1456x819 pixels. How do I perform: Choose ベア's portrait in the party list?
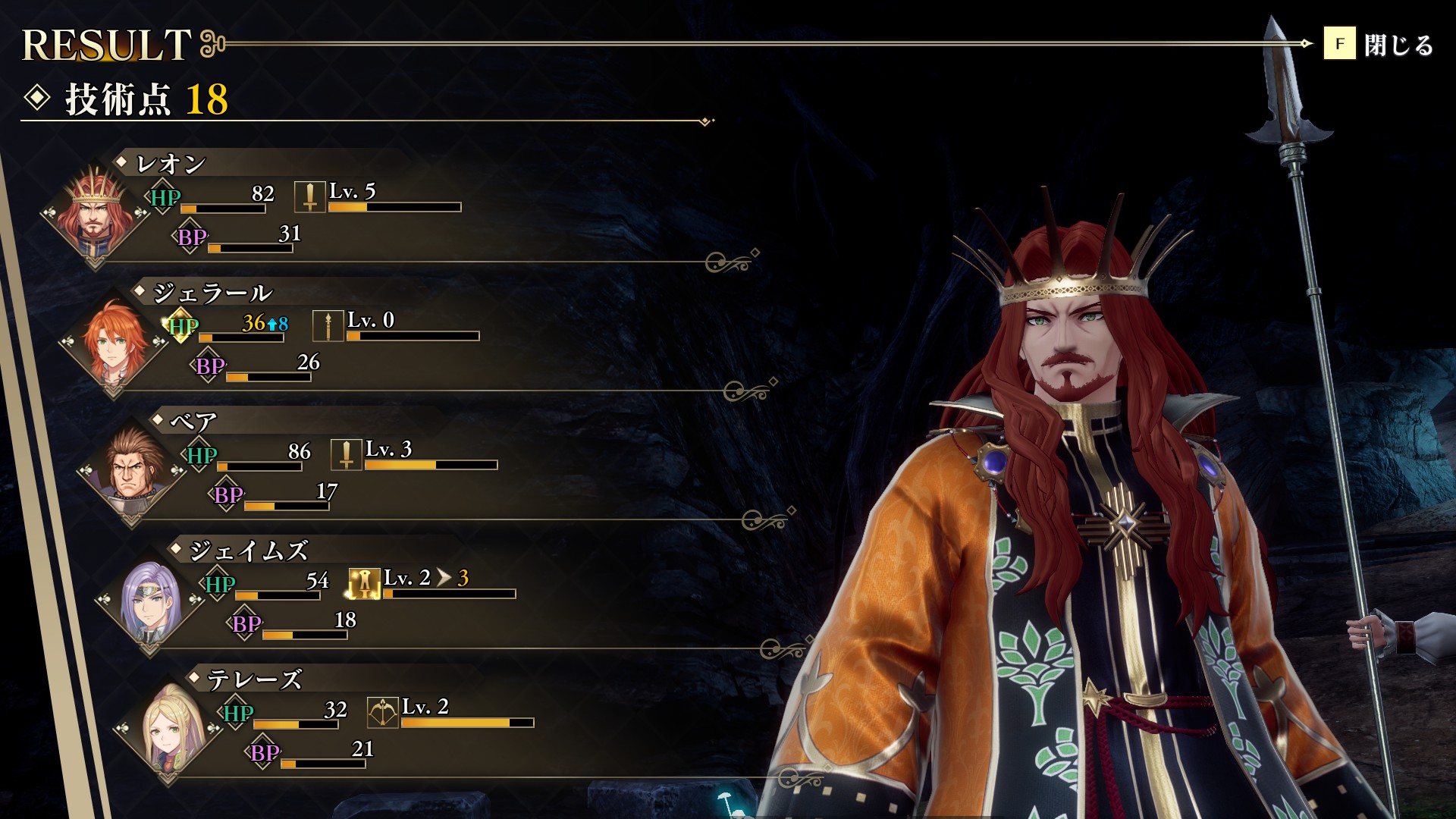(132, 472)
